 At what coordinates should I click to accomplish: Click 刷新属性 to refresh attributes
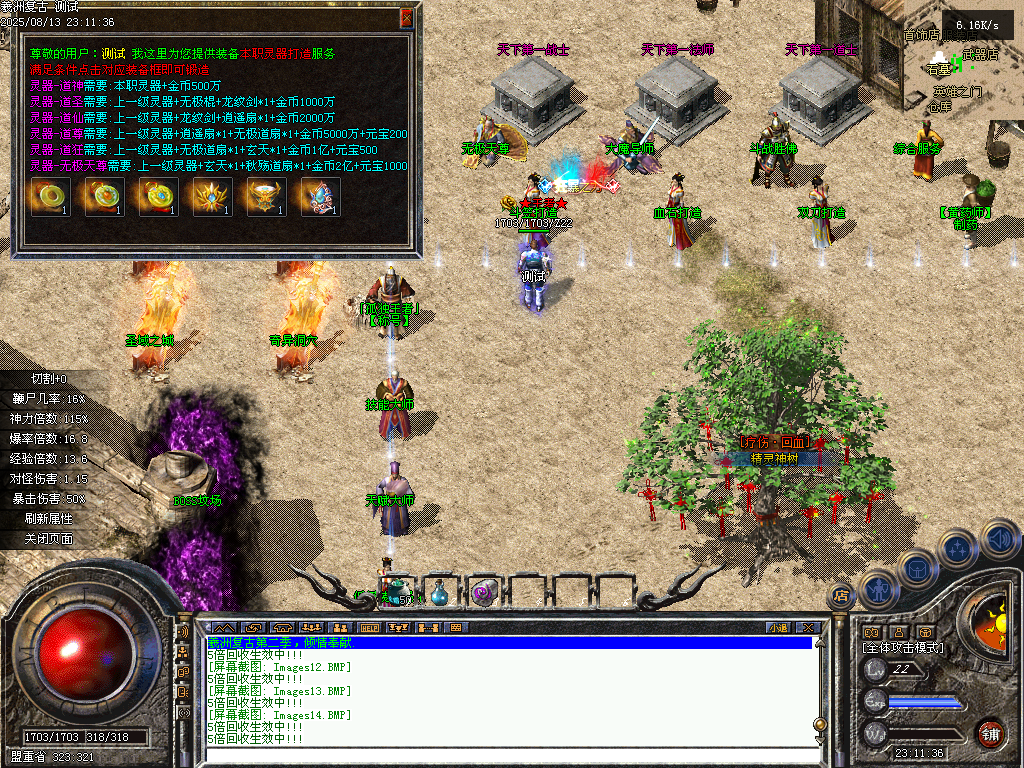pyautogui.click(x=50, y=519)
